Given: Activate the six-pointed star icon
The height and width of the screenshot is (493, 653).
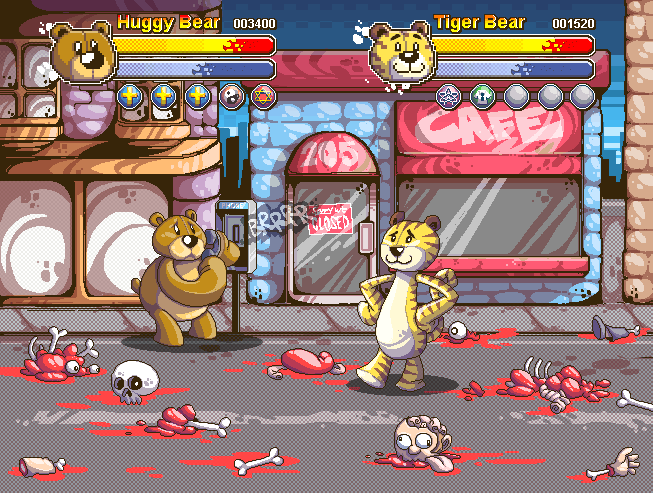Looking at the screenshot, I should point(264,96).
